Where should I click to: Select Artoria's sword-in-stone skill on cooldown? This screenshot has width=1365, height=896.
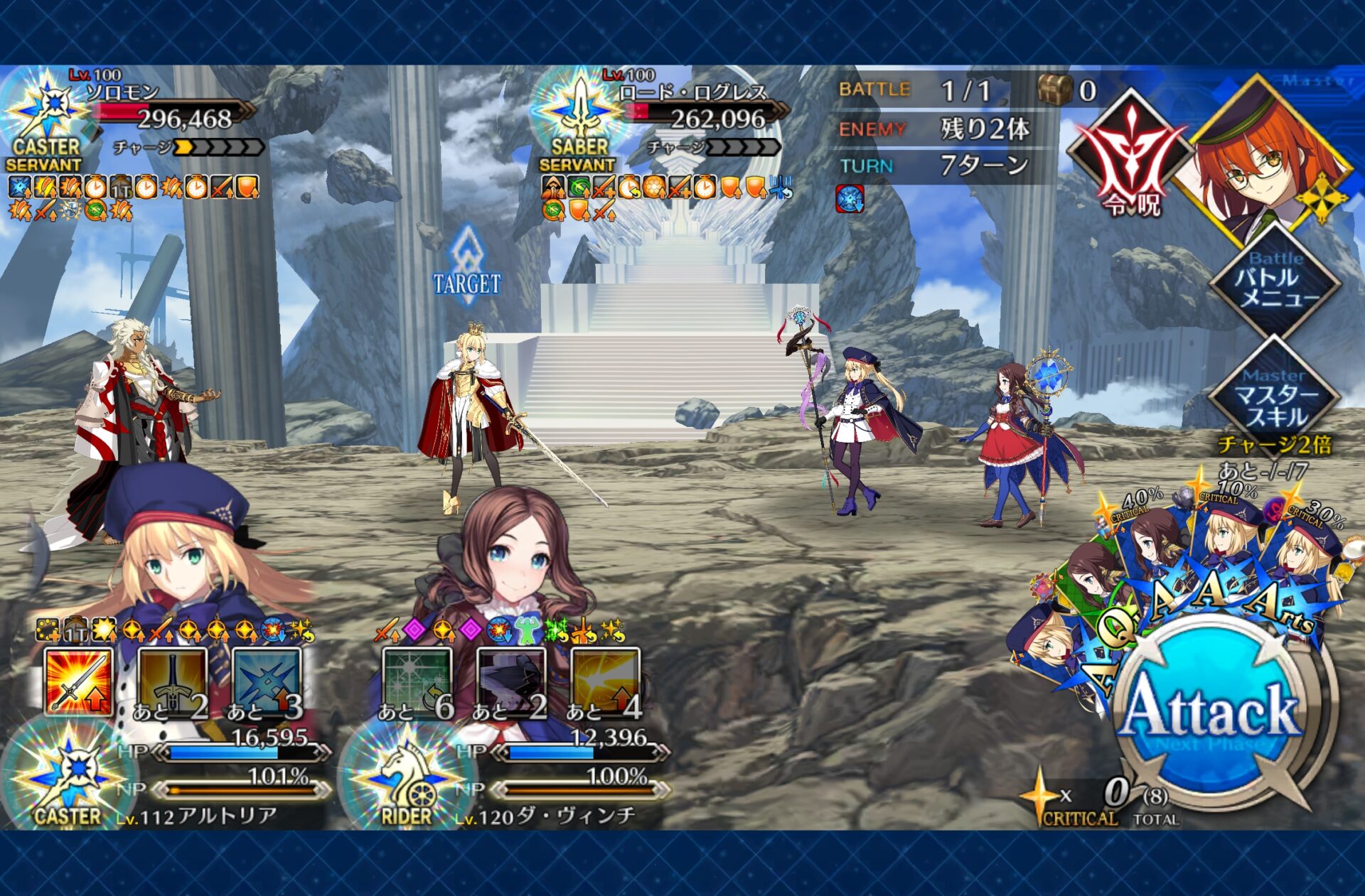point(173,682)
